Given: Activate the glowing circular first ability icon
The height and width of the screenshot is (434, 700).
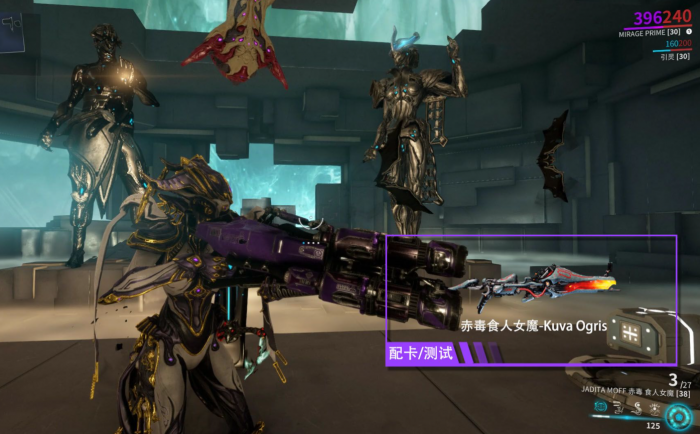Looking at the screenshot, I should [602, 407].
